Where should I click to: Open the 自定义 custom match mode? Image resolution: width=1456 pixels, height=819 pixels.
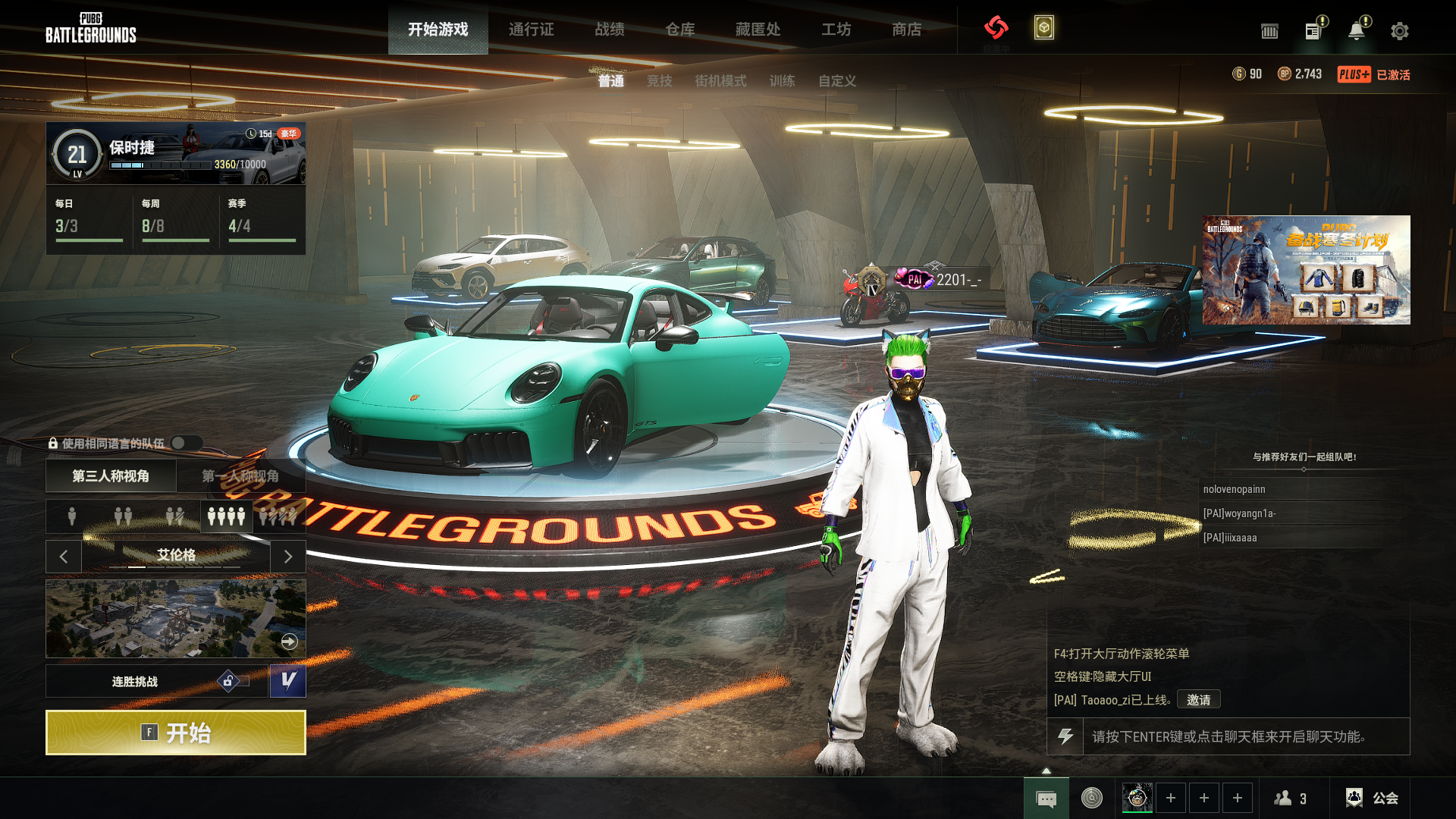click(x=837, y=81)
